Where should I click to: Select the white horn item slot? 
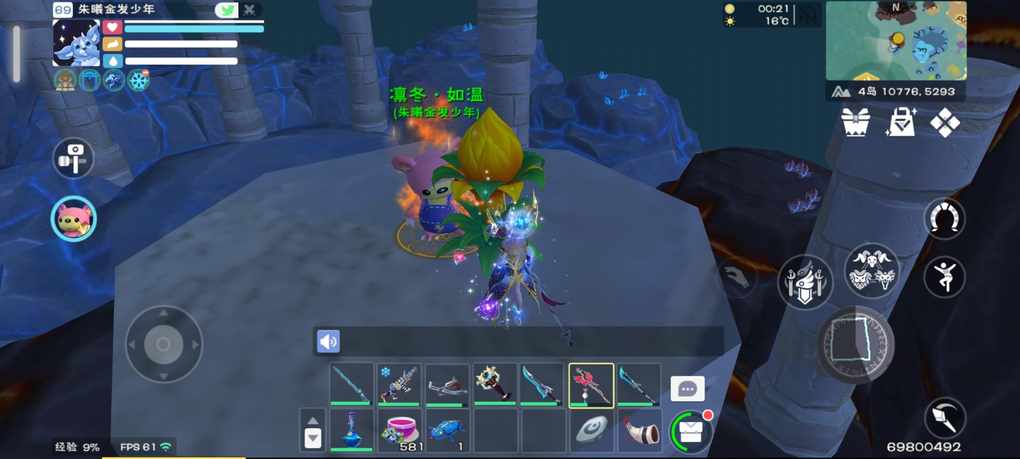[639, 430]
